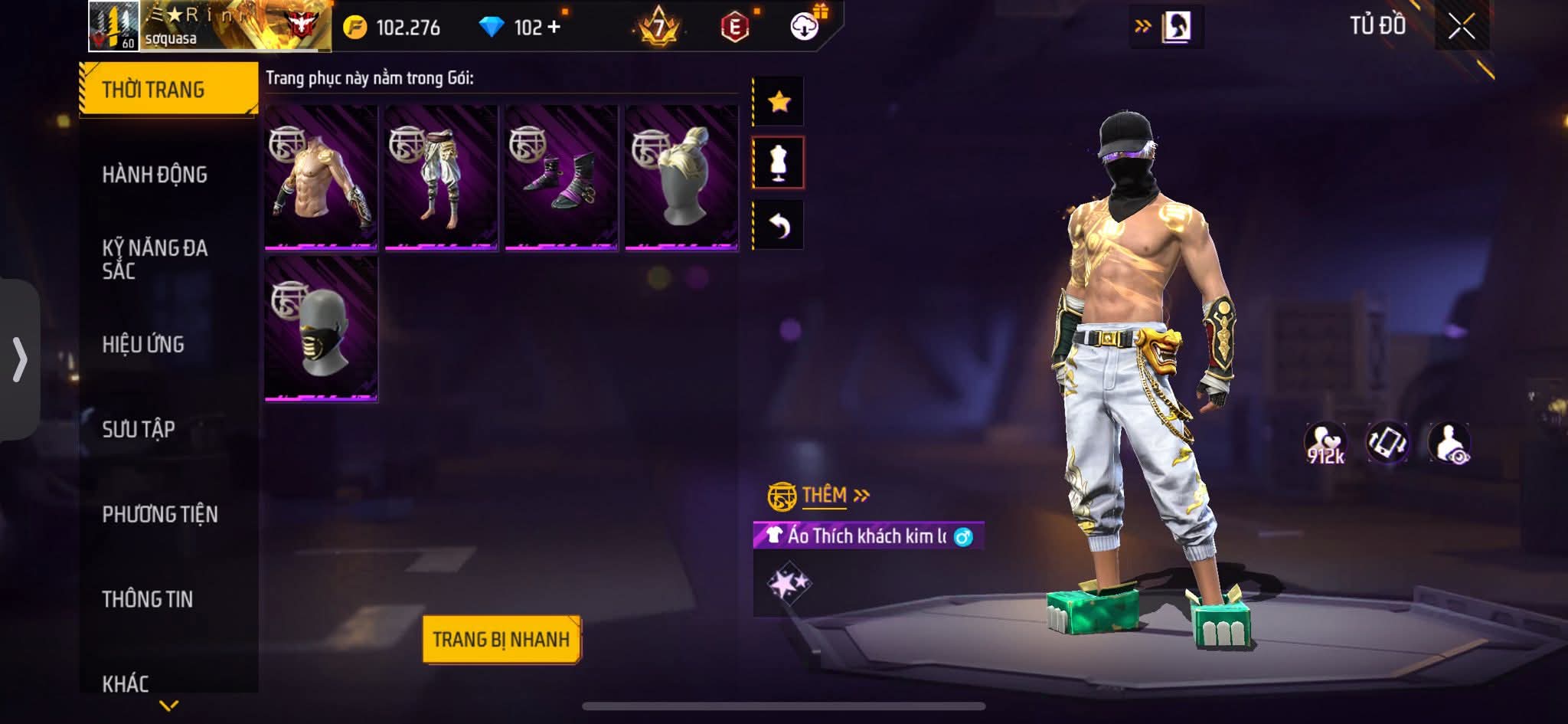Select the mannequin outfit view button
The image size is (1568, 724).
[x=779, y=162]
